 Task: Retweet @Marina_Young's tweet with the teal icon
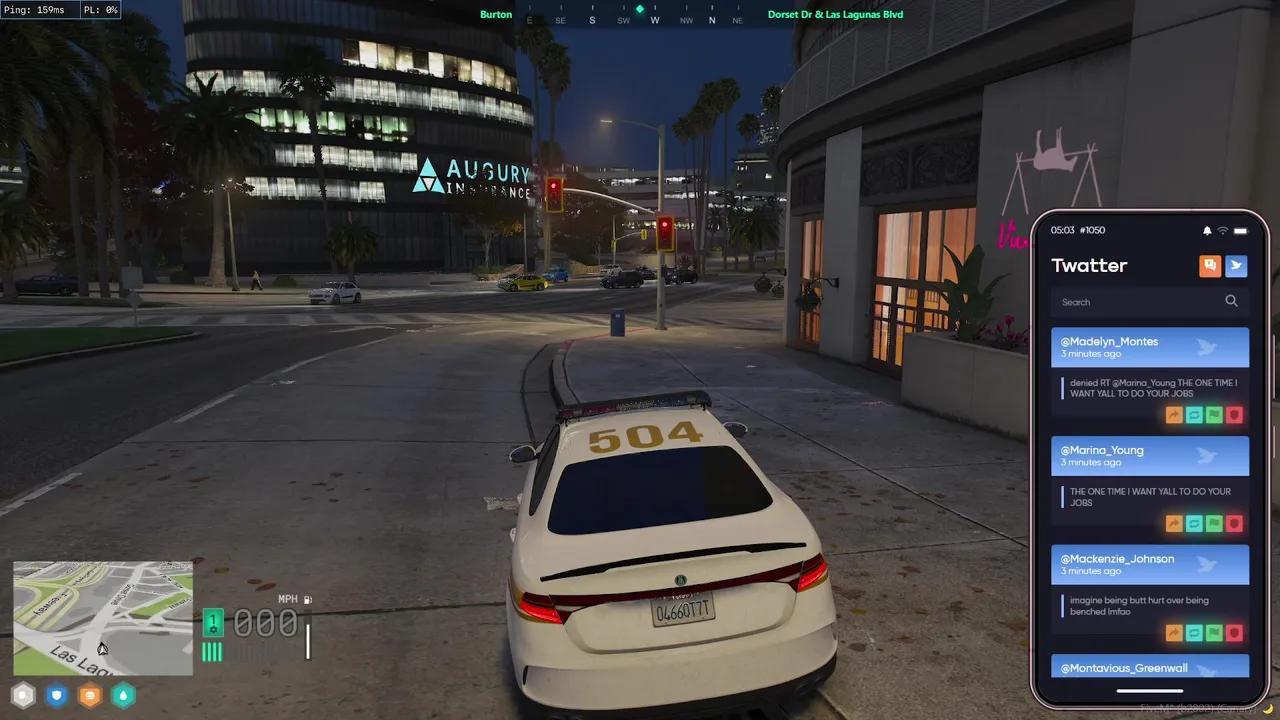coord(1194,523)
